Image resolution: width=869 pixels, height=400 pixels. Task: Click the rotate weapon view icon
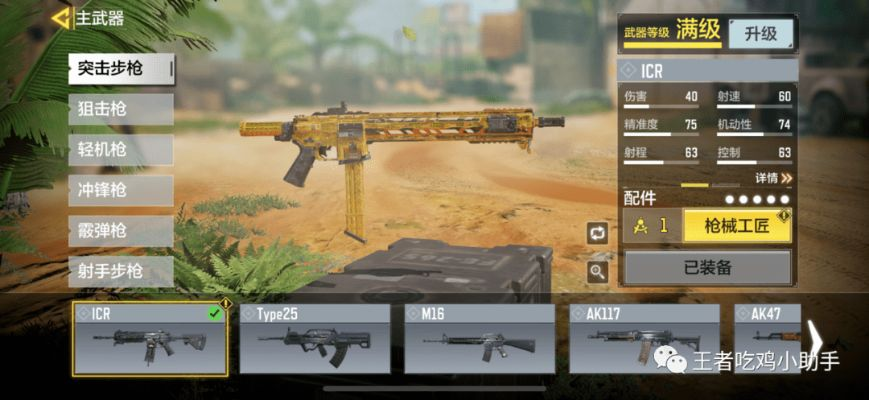[x=598, y=233]
